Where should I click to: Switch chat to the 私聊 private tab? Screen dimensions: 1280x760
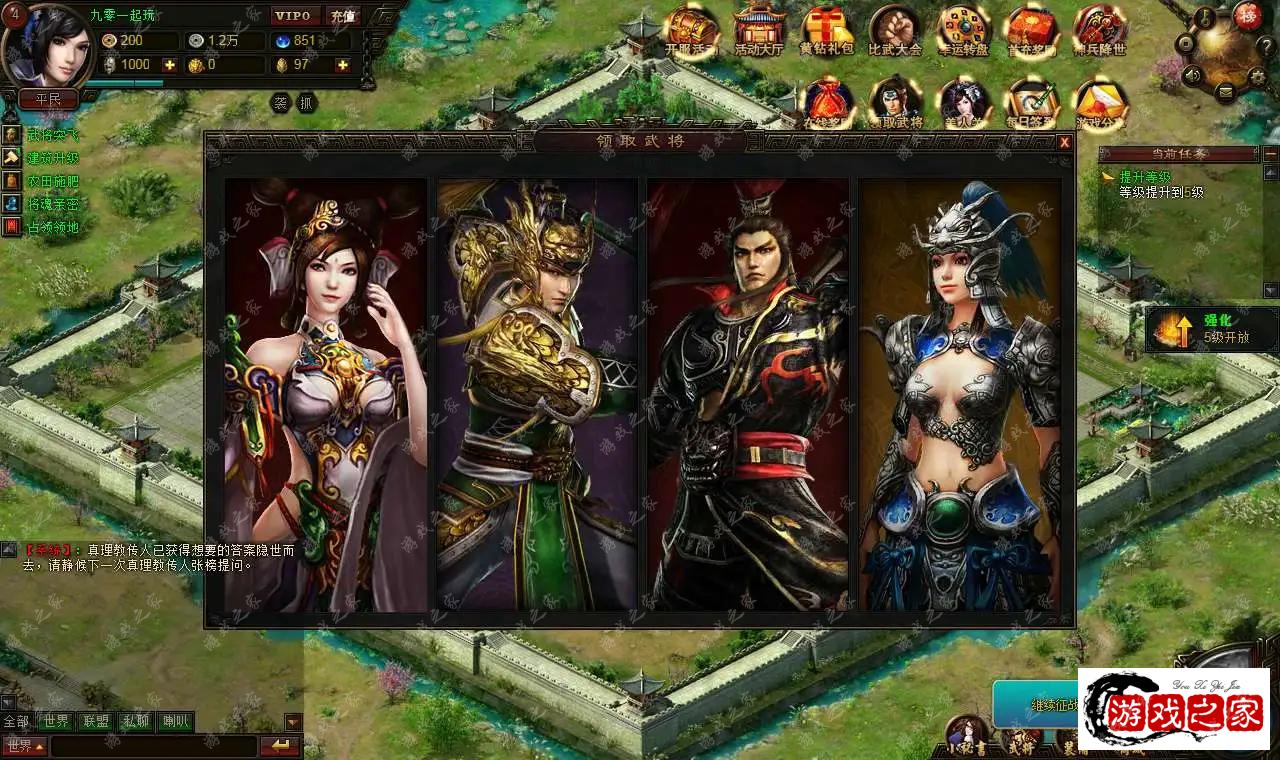[x=135, y=721]
